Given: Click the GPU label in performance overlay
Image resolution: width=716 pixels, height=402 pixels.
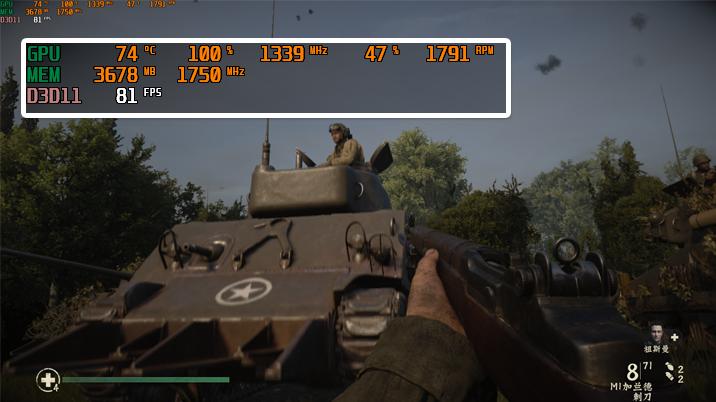Looking at the screenshot, I should click(44, 54).
